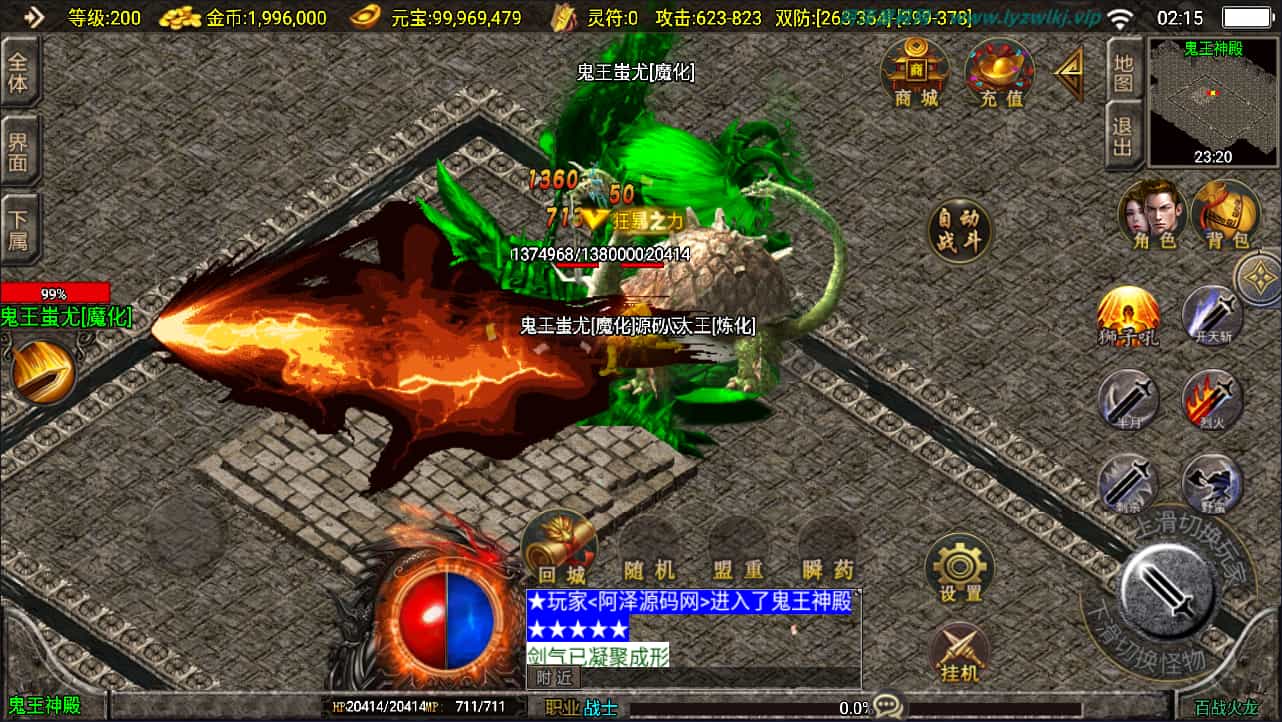1282x722 pixels.
Task: Collapse the top menu with the gold arrow
Action: tap(1068, 74)
